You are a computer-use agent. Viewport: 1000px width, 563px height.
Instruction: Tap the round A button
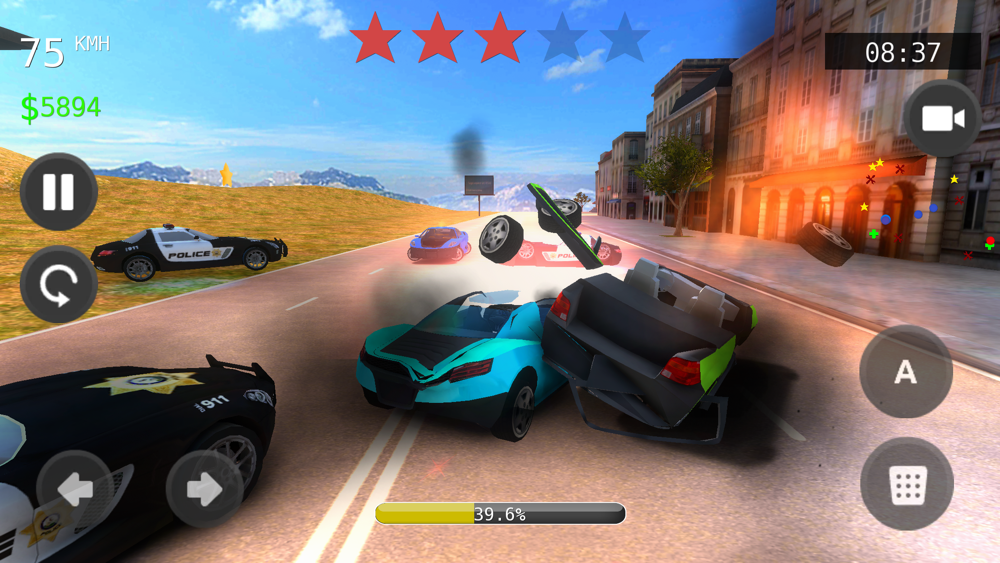(x=905, y=372)
